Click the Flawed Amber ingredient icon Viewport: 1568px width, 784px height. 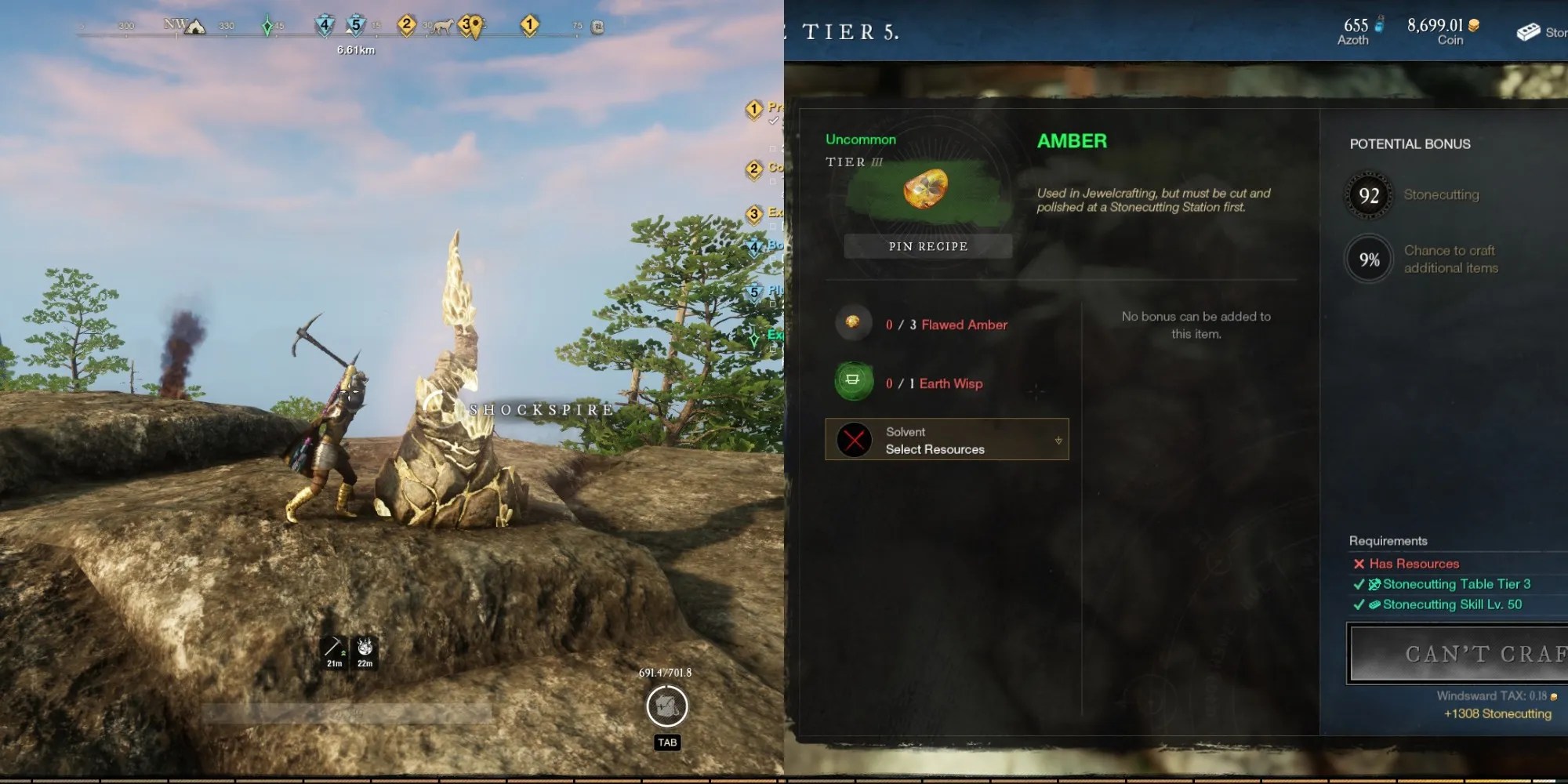pyautogui.click(x=853, y=321)
